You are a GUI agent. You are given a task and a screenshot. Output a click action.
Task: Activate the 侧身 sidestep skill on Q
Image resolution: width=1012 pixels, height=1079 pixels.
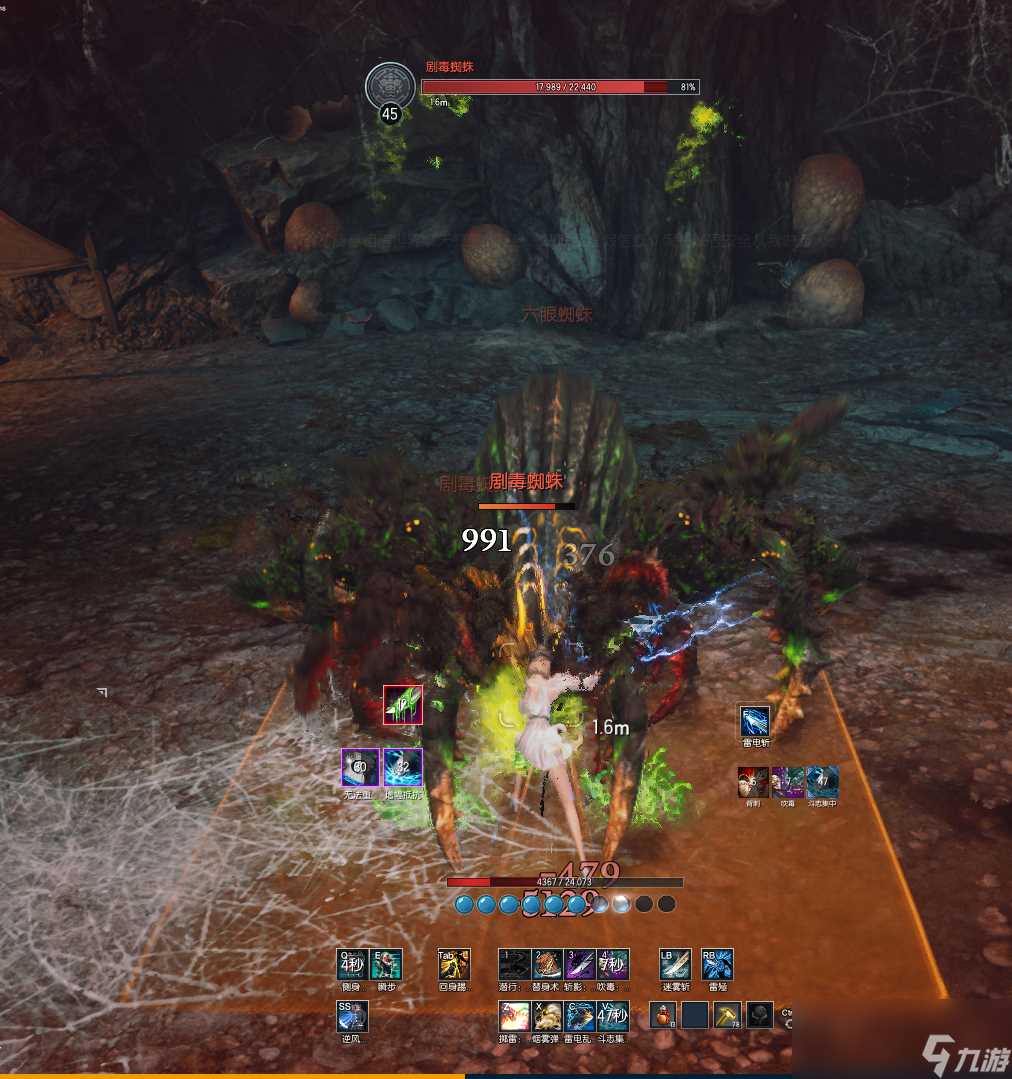coord(351,964)
